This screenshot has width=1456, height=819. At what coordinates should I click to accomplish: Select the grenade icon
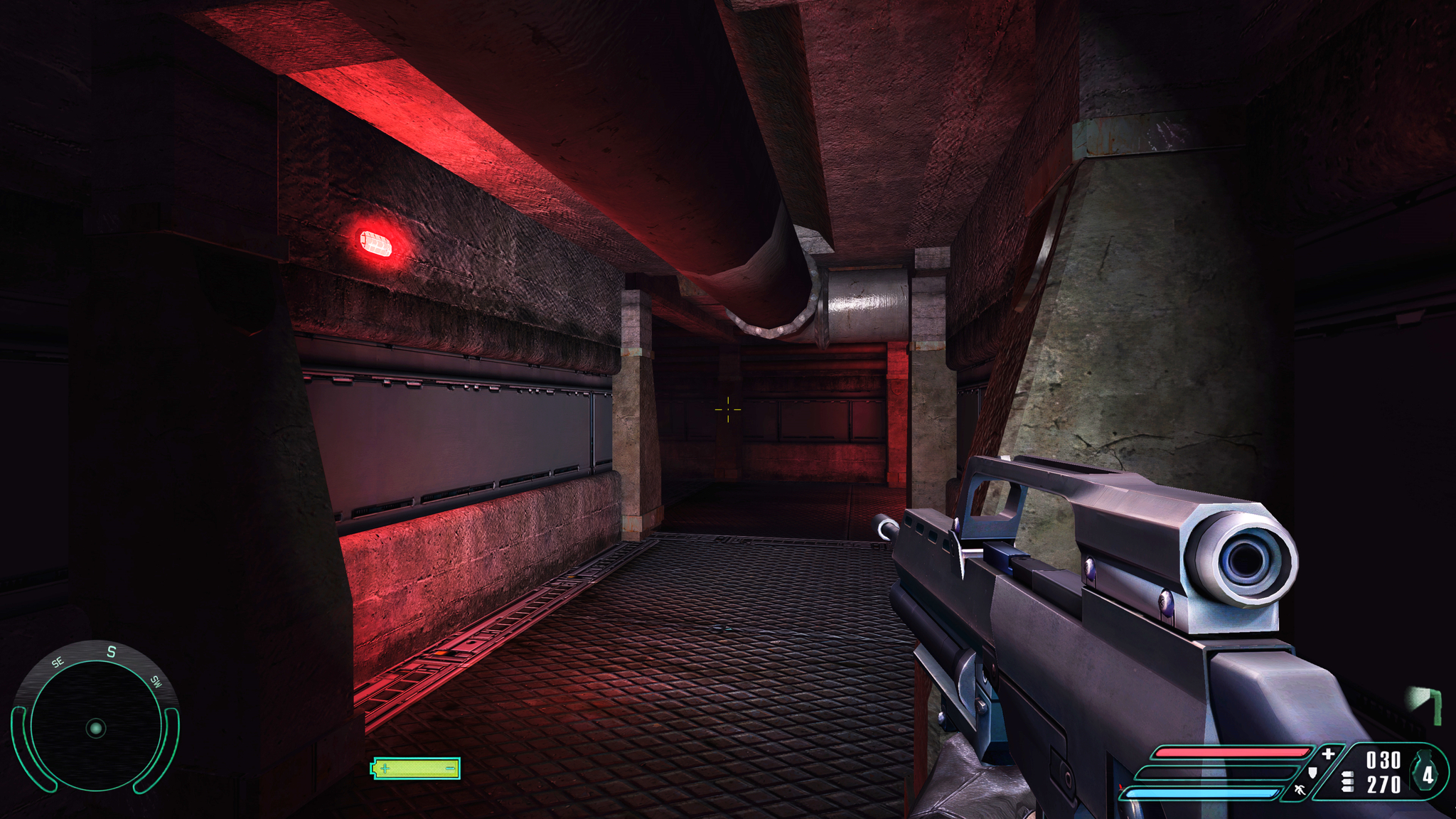1426,772
